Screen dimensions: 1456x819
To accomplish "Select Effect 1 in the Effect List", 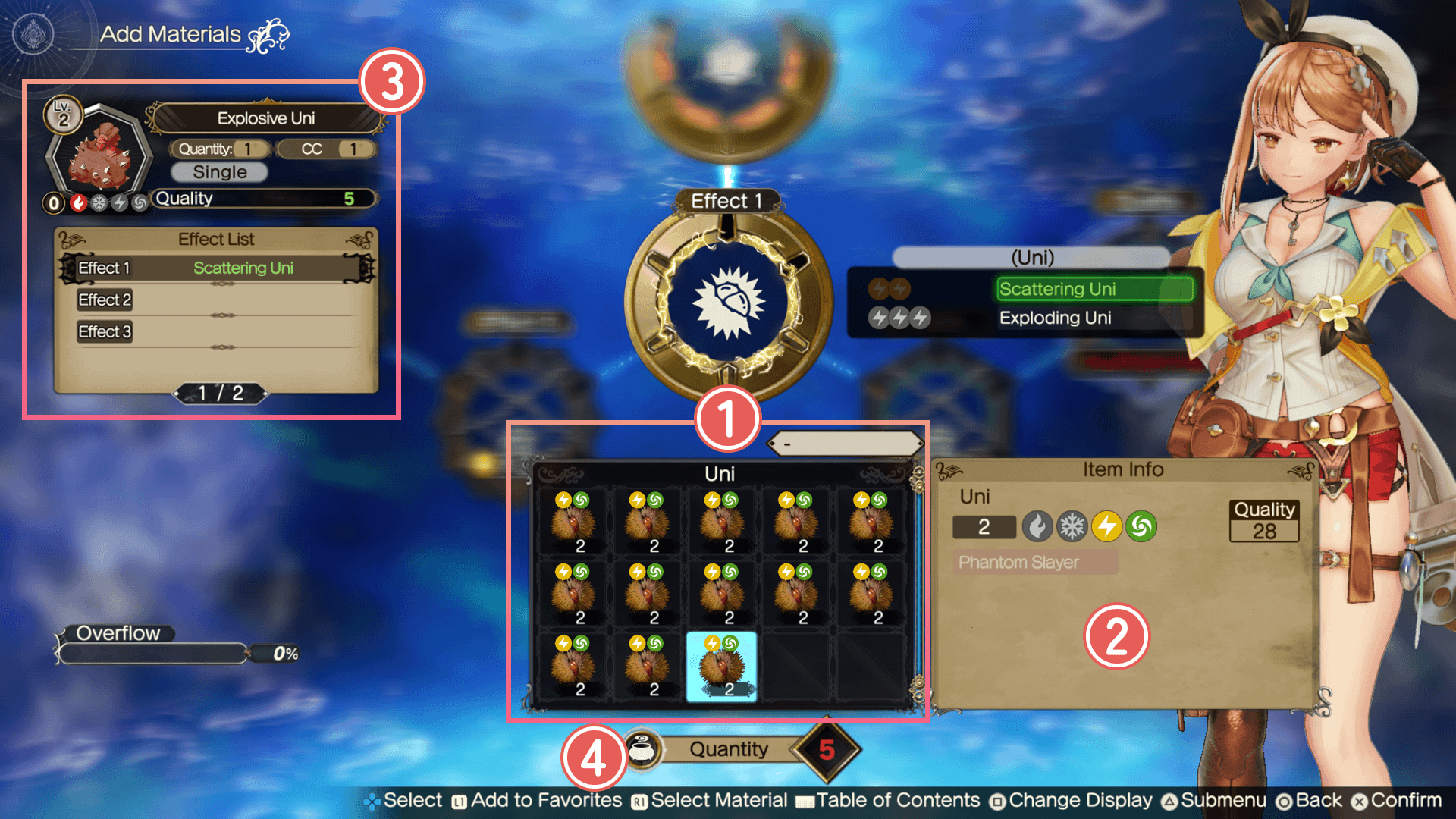I will (x=217, y=268).
